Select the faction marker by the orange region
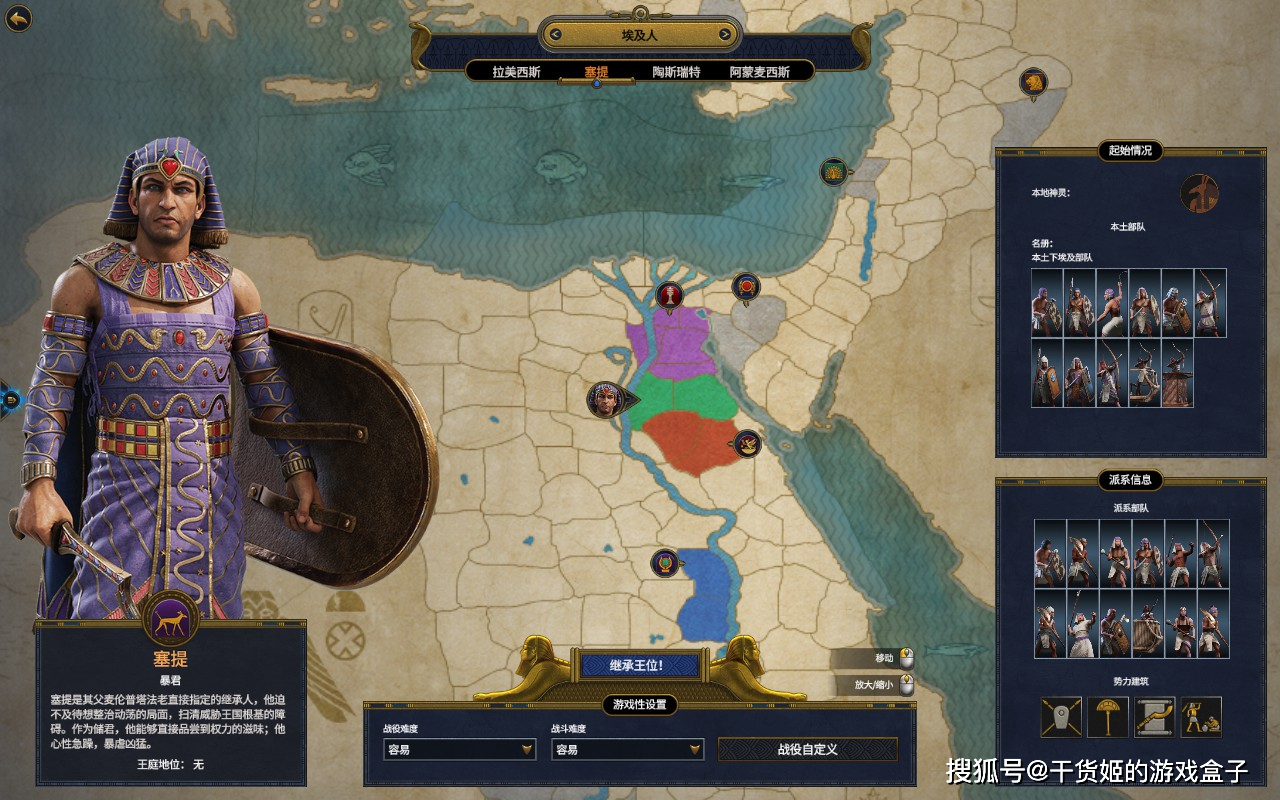The height and width of the screenshot is (800, 1280). (x=746, y=443)
